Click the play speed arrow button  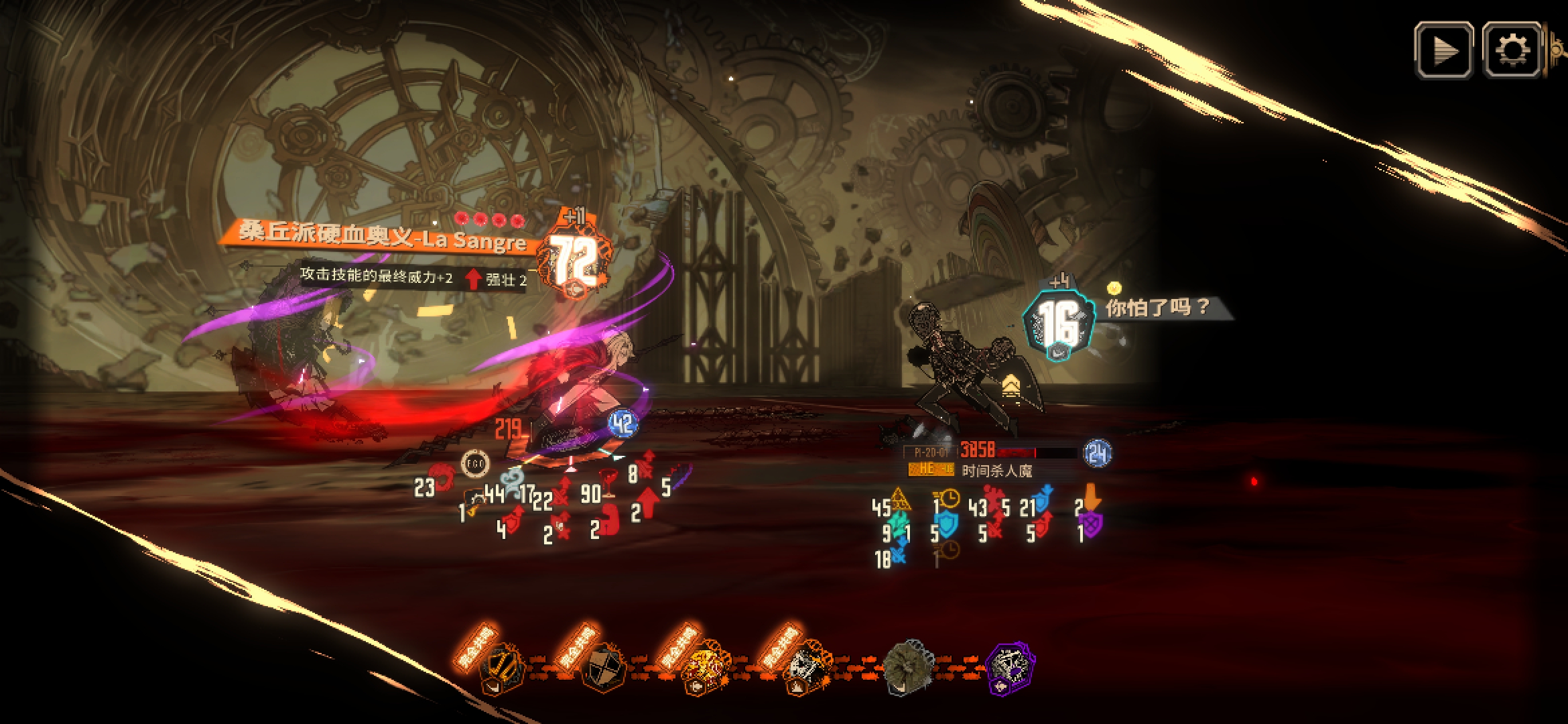point(1443,50)
